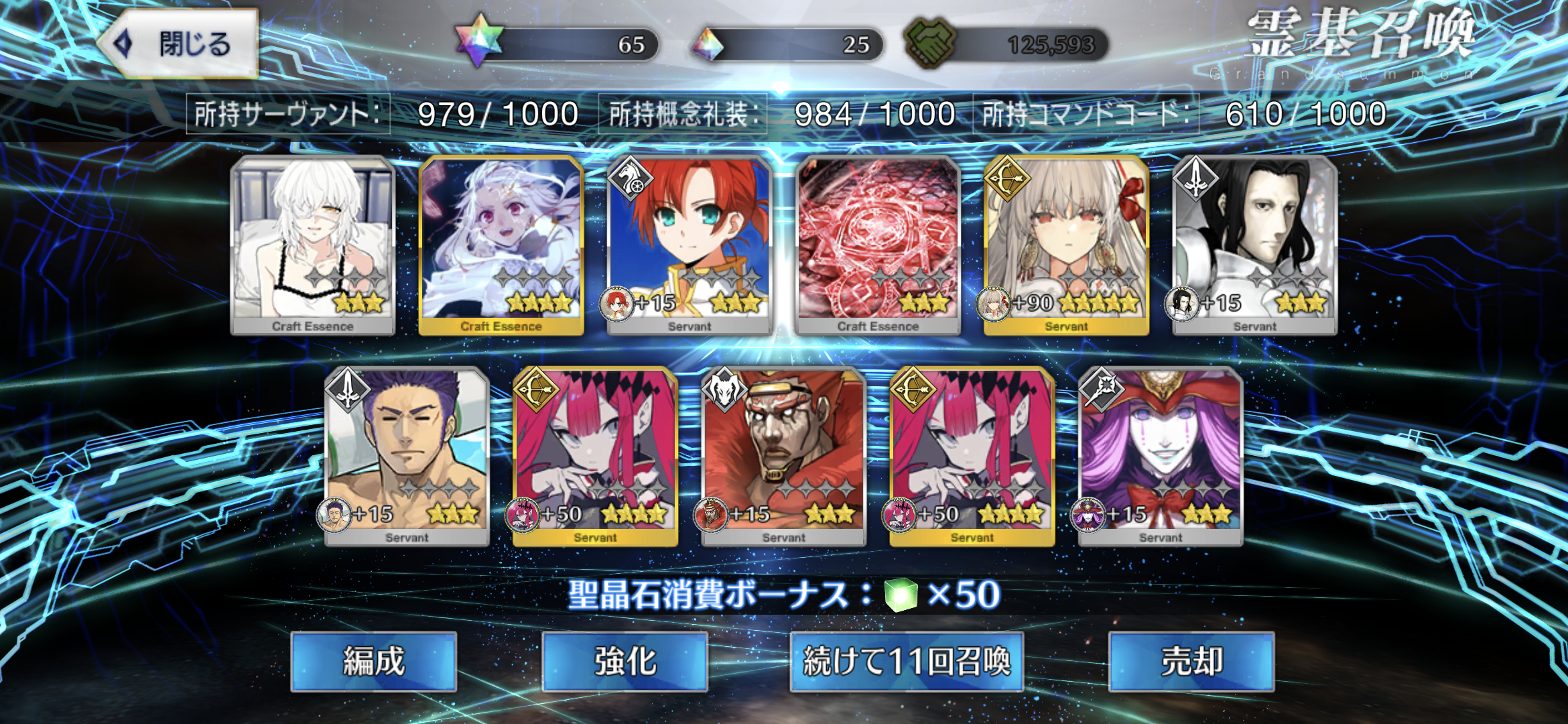The height and width of the screenshot is (724, 1568).
Task: Select the gold four-star white-haired girl Craft Essence
Action: tap(501, 245)
